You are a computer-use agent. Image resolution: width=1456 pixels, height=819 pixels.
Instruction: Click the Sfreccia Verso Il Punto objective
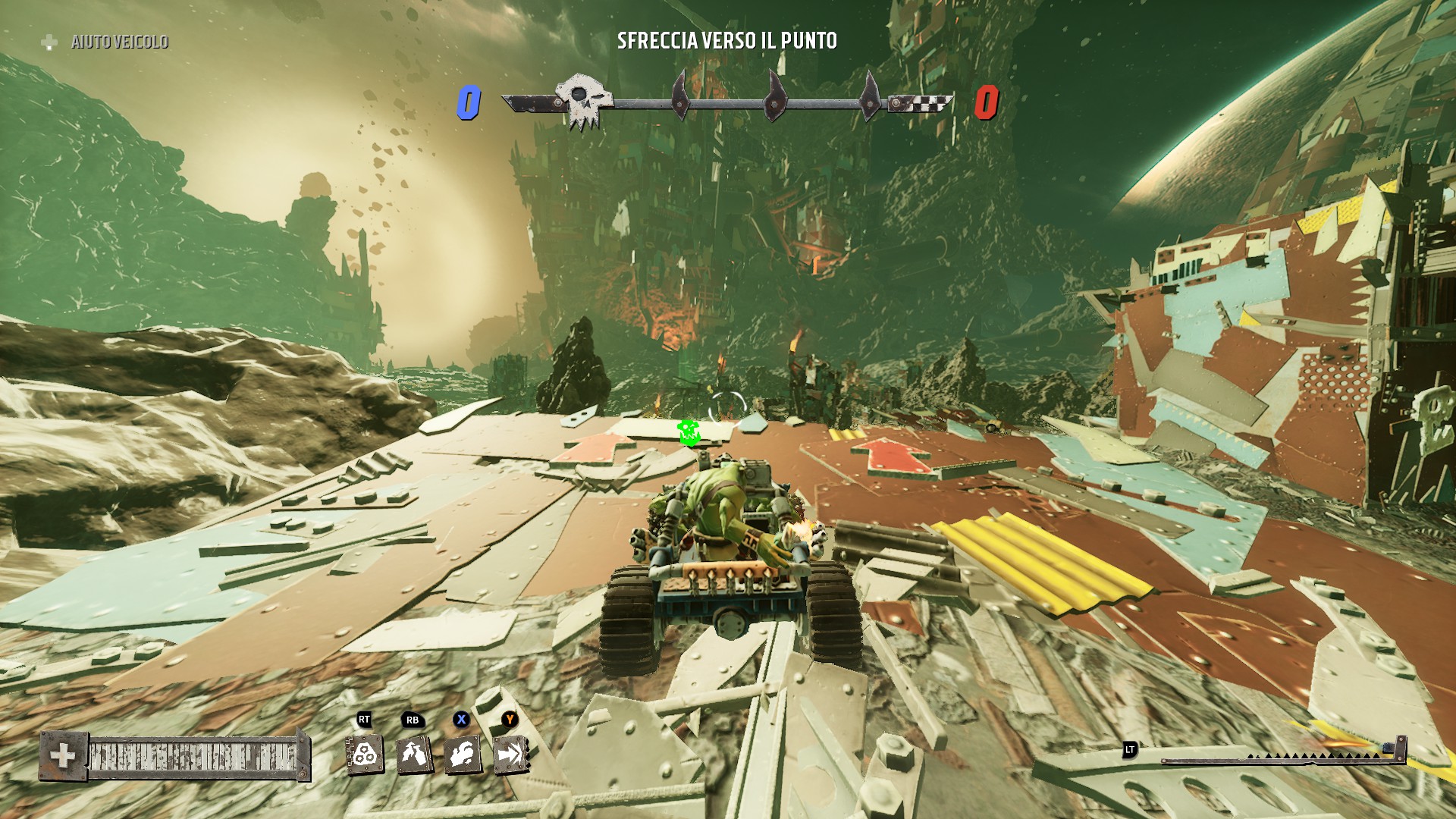(x=726, y=41)
